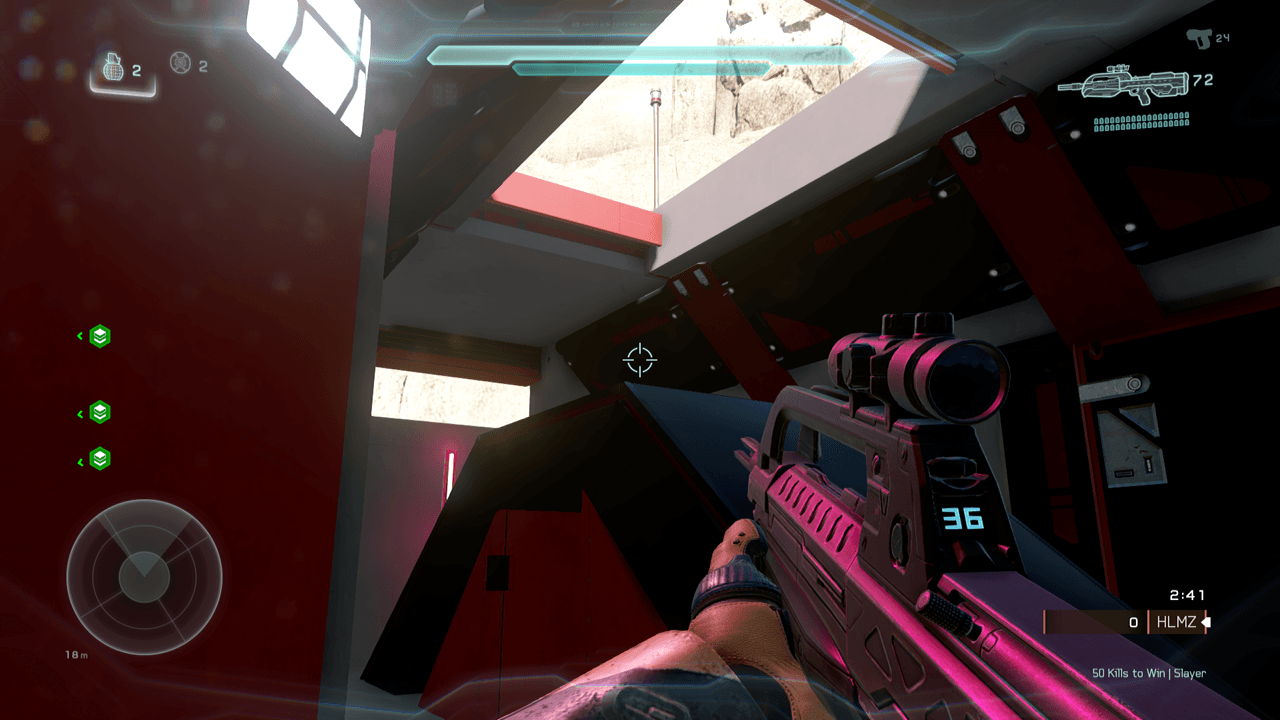Select the secondary grenade type icon
This screenshot has width=1280, height=720.
[x=180, y=64]
